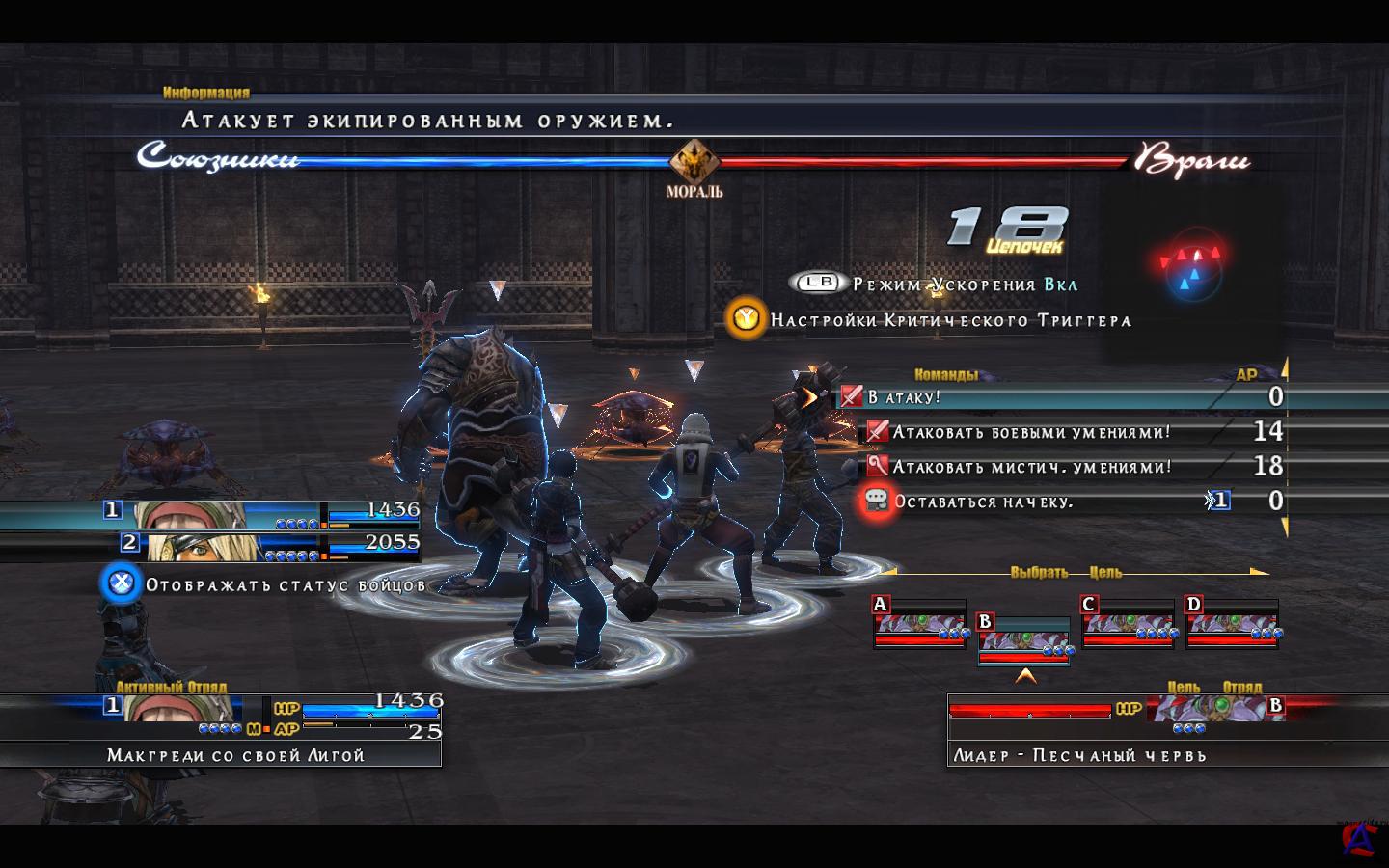This screenshot has height=868, width=1389.
Task: Target enemy squad A
Action: (x=919, y=623)
